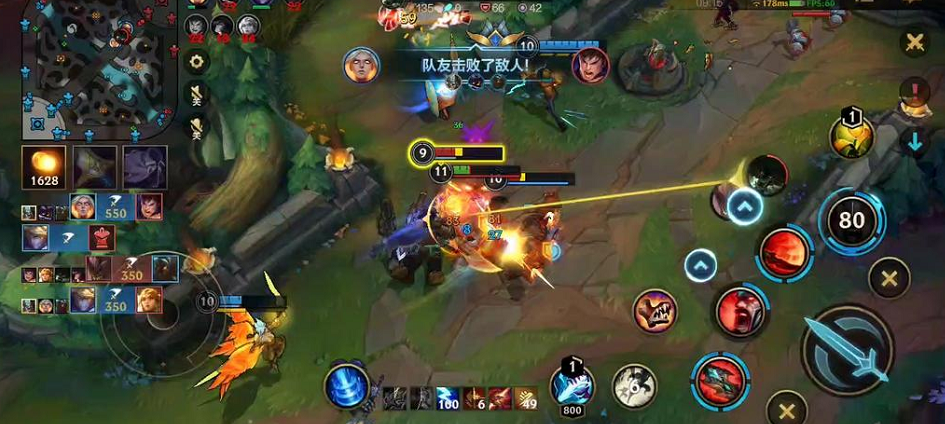The height and width of the screenshot is (424, 945).
Task: Use the recall ability with blue swirl
Action: pos(346,386)
